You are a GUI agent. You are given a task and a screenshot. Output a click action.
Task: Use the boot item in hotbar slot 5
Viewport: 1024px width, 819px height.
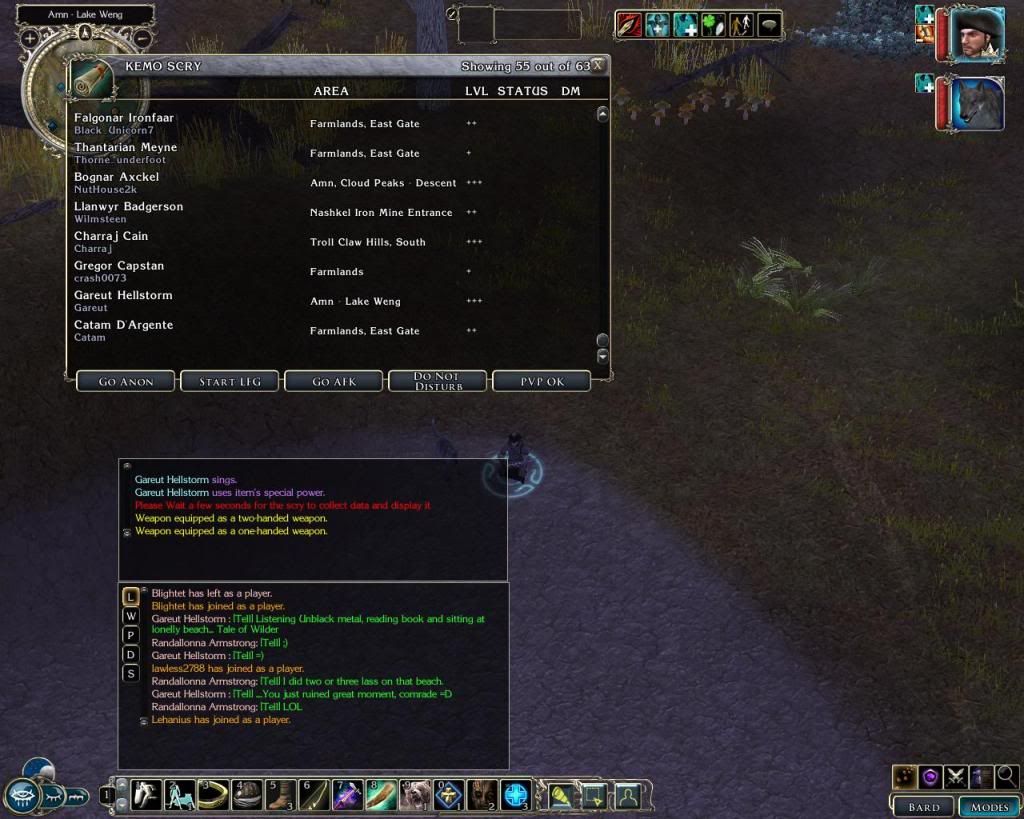click(280, 795)
